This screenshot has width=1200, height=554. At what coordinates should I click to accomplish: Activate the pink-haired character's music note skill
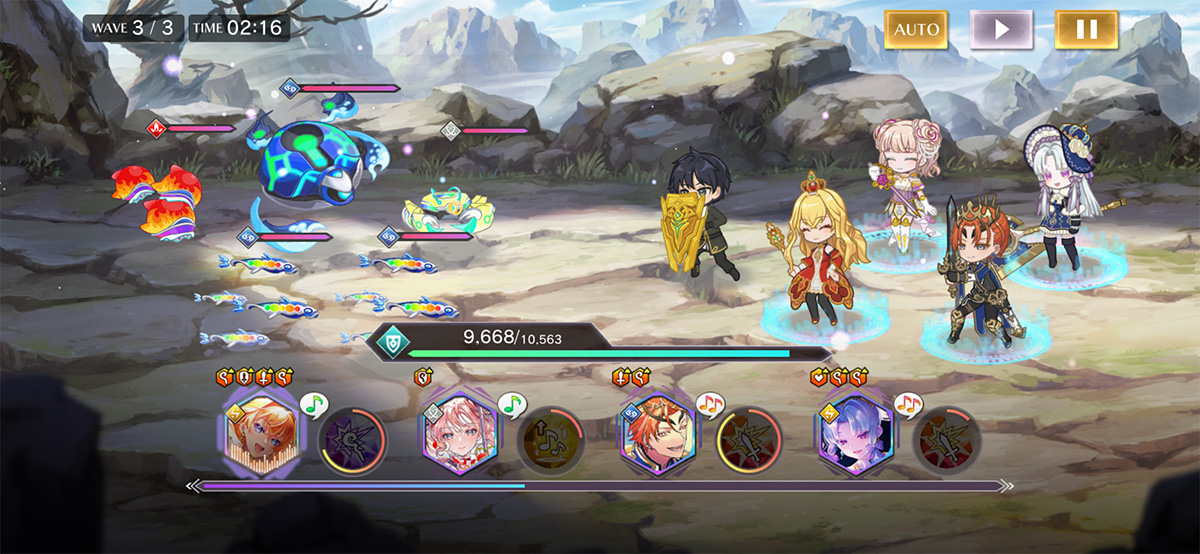coord(549,440)
